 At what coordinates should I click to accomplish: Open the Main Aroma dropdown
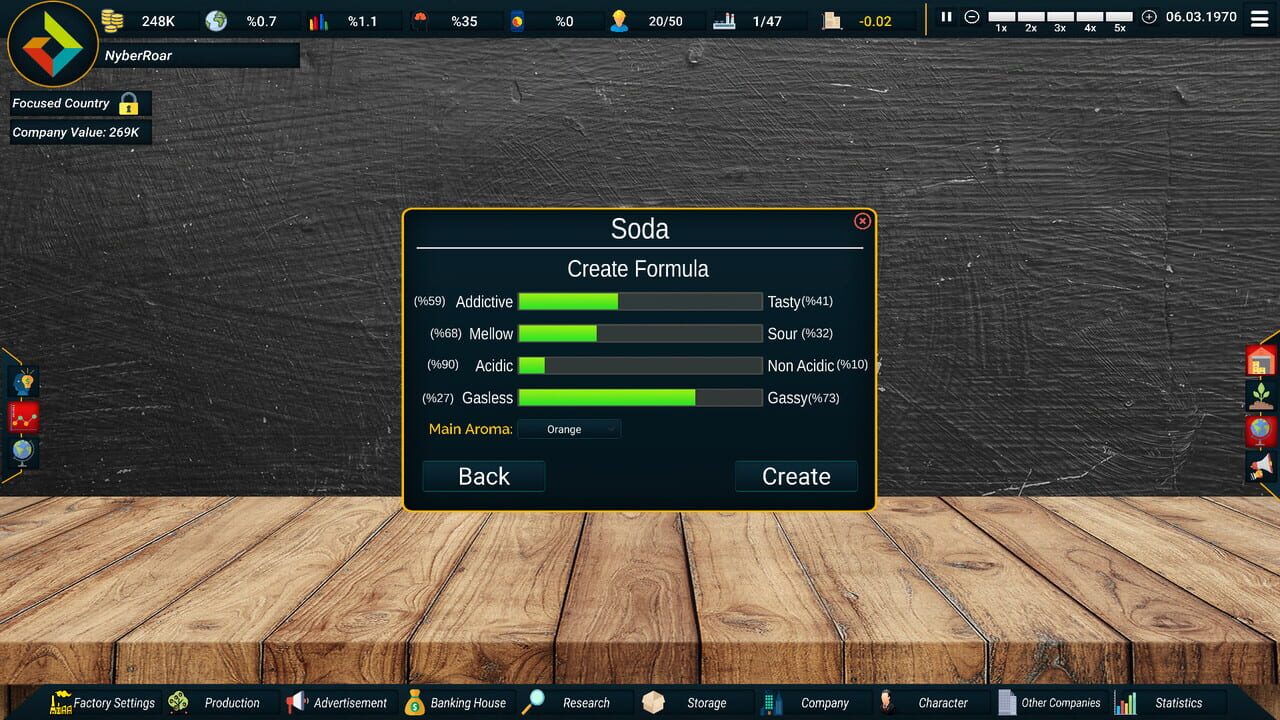click(570, 428)
